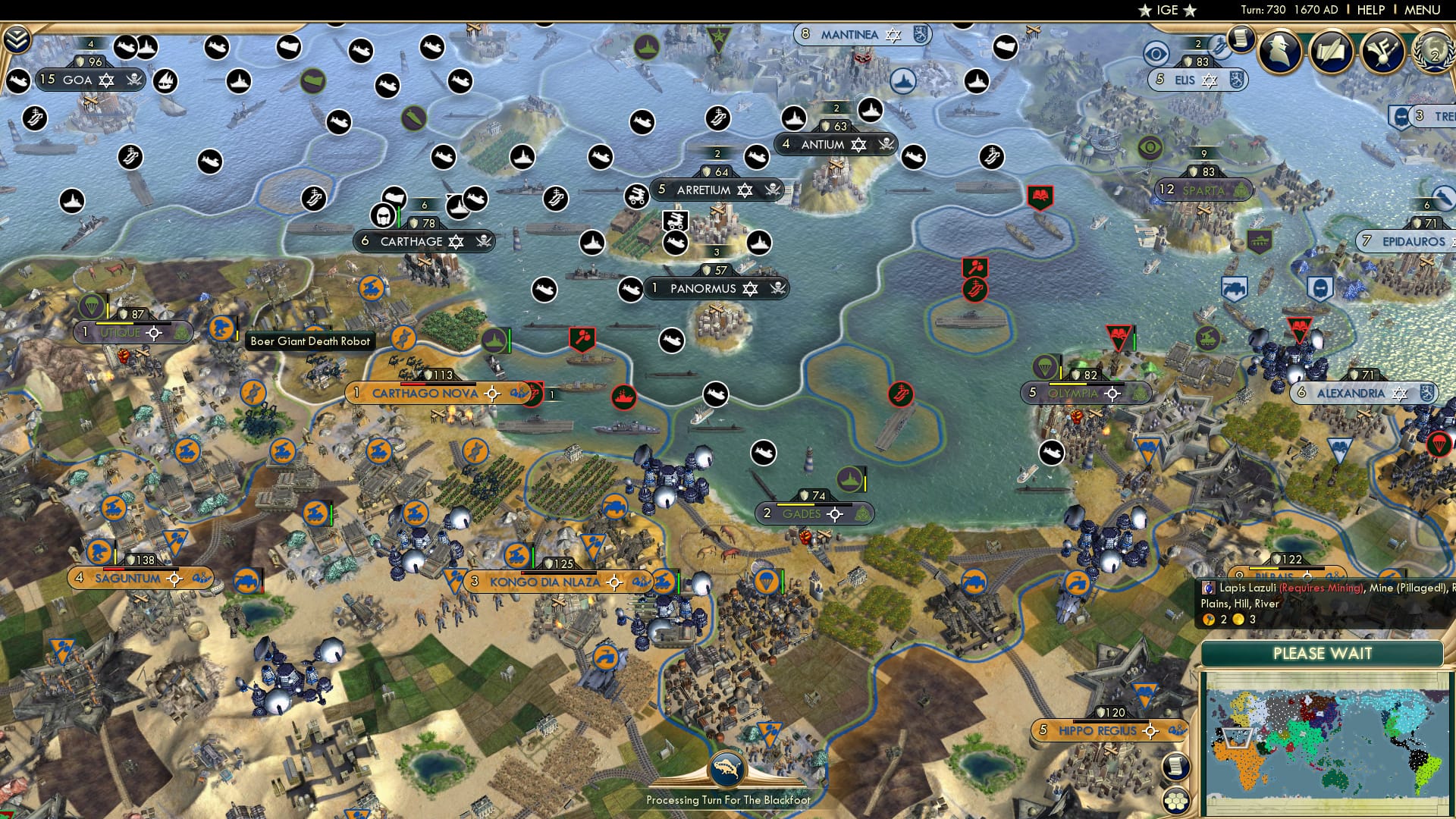The width and height of the screenshot is (1456, 819).
Task: Select the Gades city banner
Action: pos(802,513)
